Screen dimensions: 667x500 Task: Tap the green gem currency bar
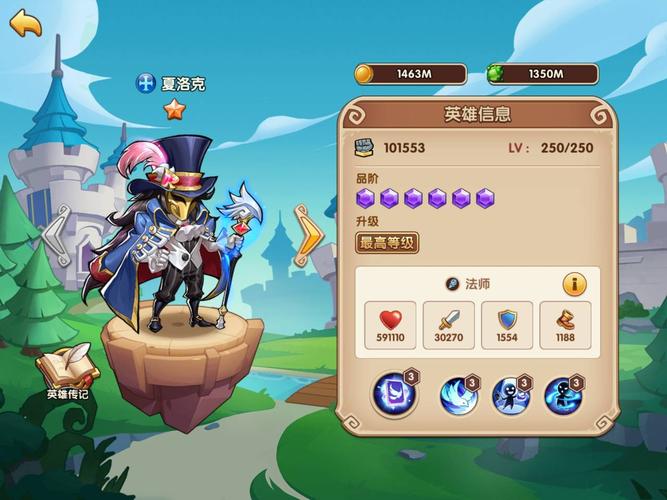point(542,73)
